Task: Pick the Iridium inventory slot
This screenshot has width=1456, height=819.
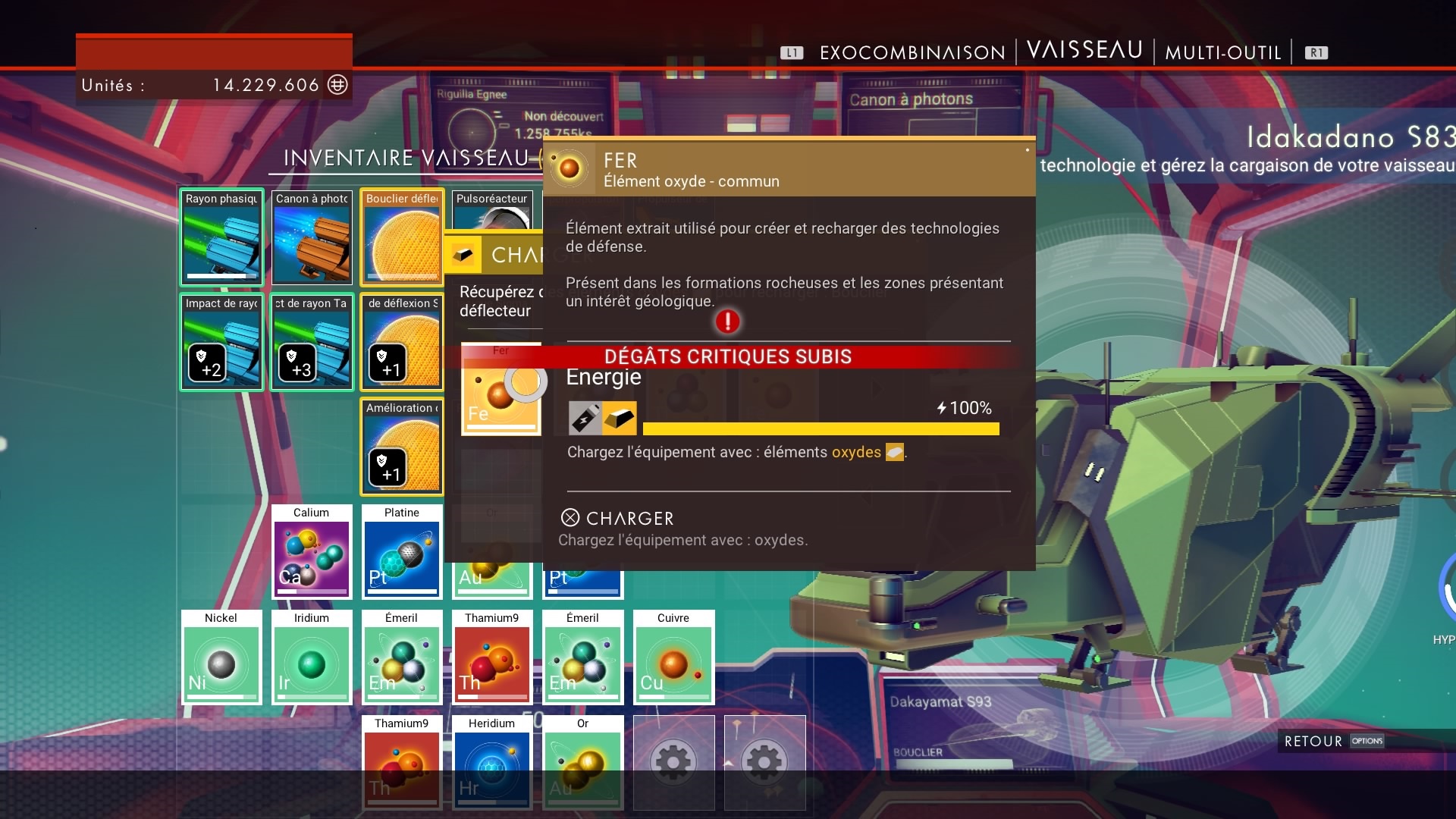Action: coord(312,657)
